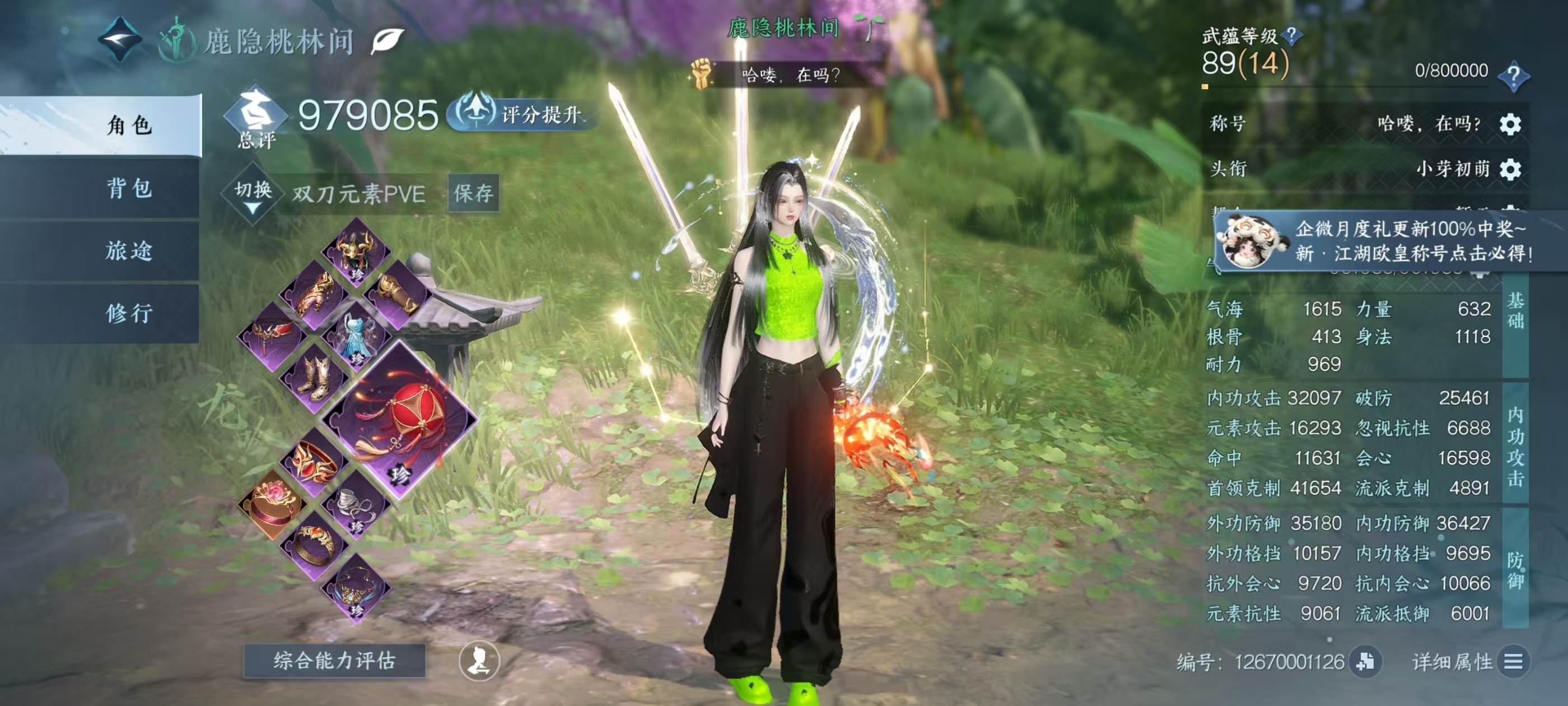Open the 背包 tab
The width and height of the screenshot is (1568, 706).
tap(128, 188)
